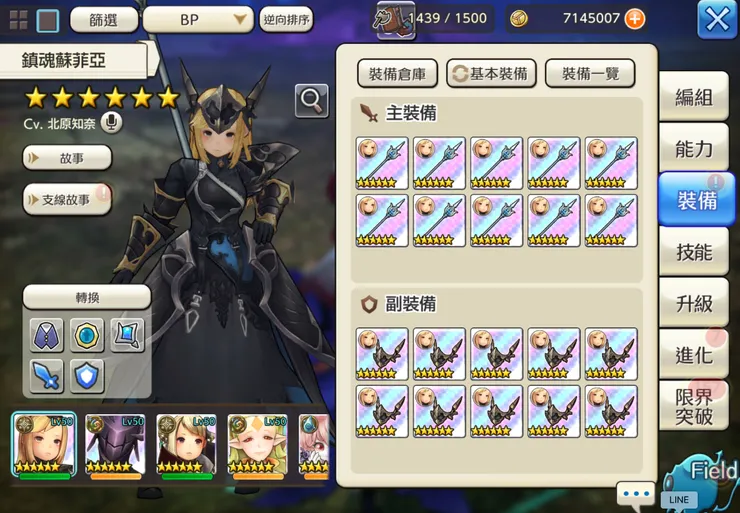Click the magnifying glass zoom icon
740x513 pixels.
tap(312, 100)
